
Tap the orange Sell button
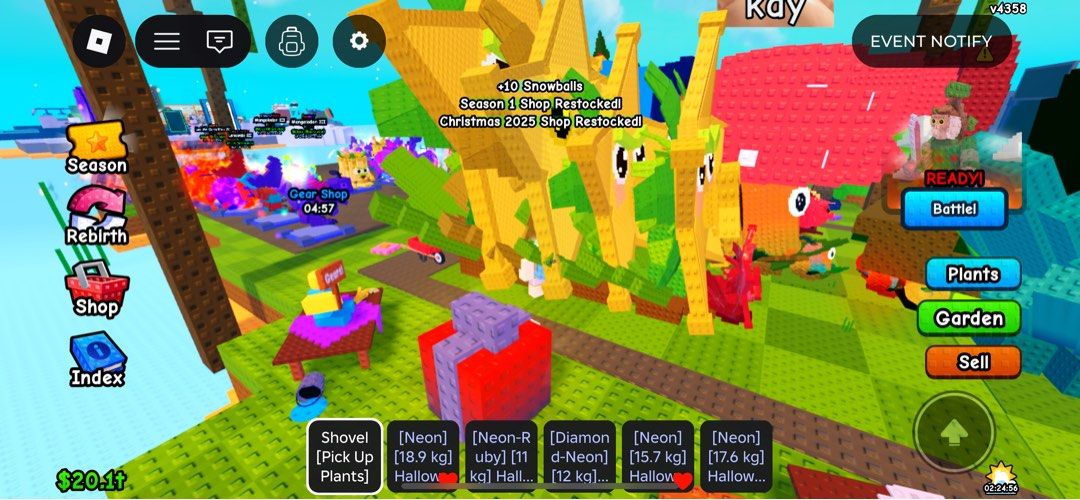tap(972, 362)
